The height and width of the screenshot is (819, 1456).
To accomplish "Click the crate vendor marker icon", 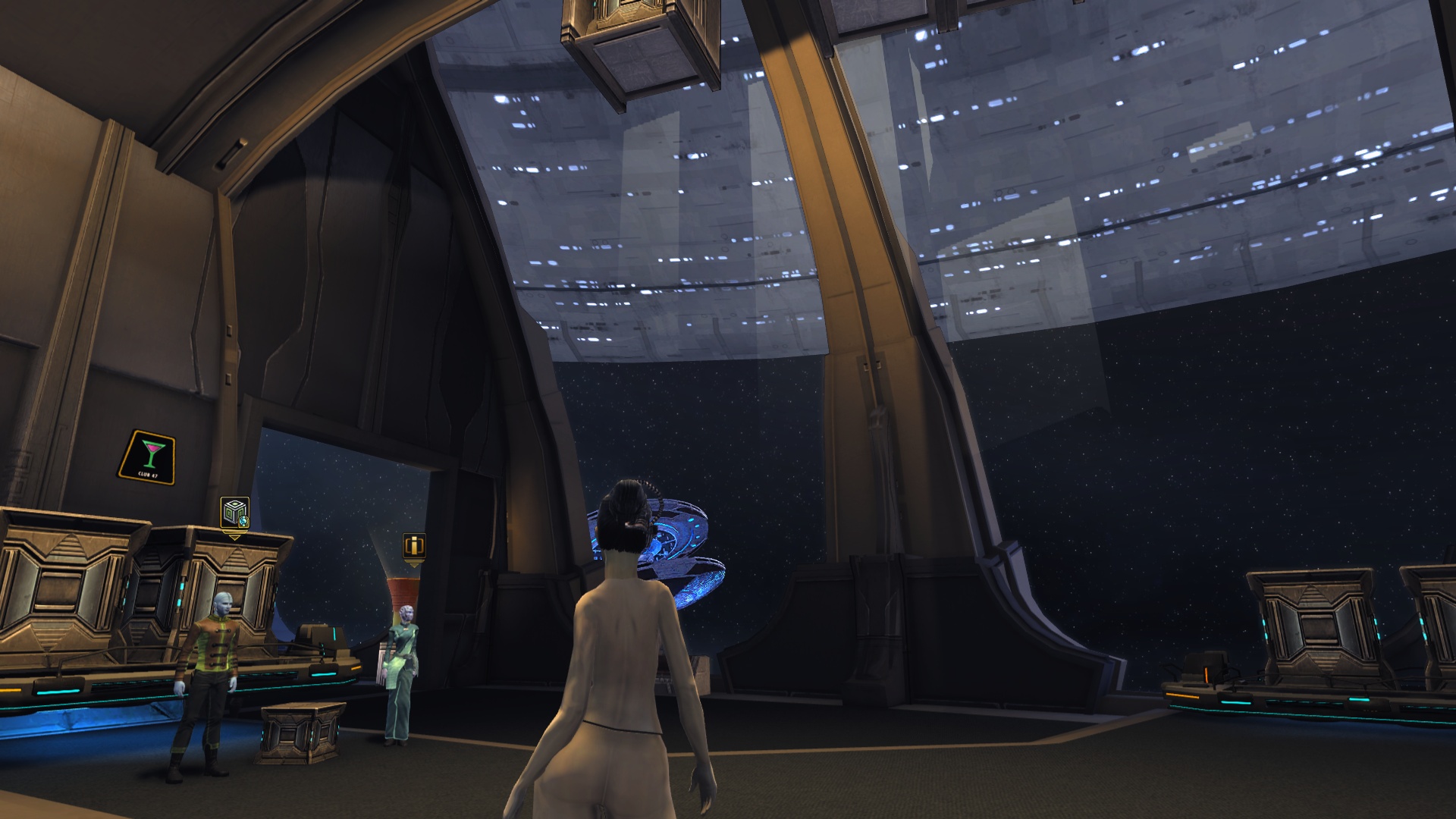I will coord(234,513).
